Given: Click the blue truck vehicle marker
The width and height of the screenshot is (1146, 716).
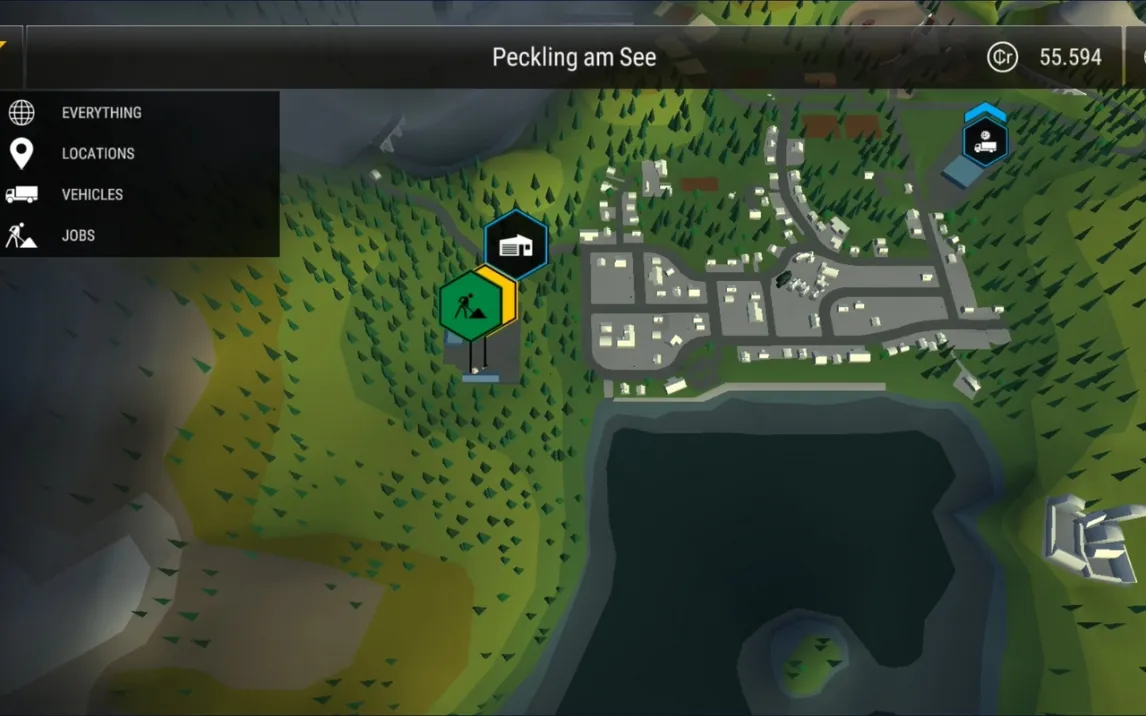Looking at the screenshot, I should click(985, 141).
